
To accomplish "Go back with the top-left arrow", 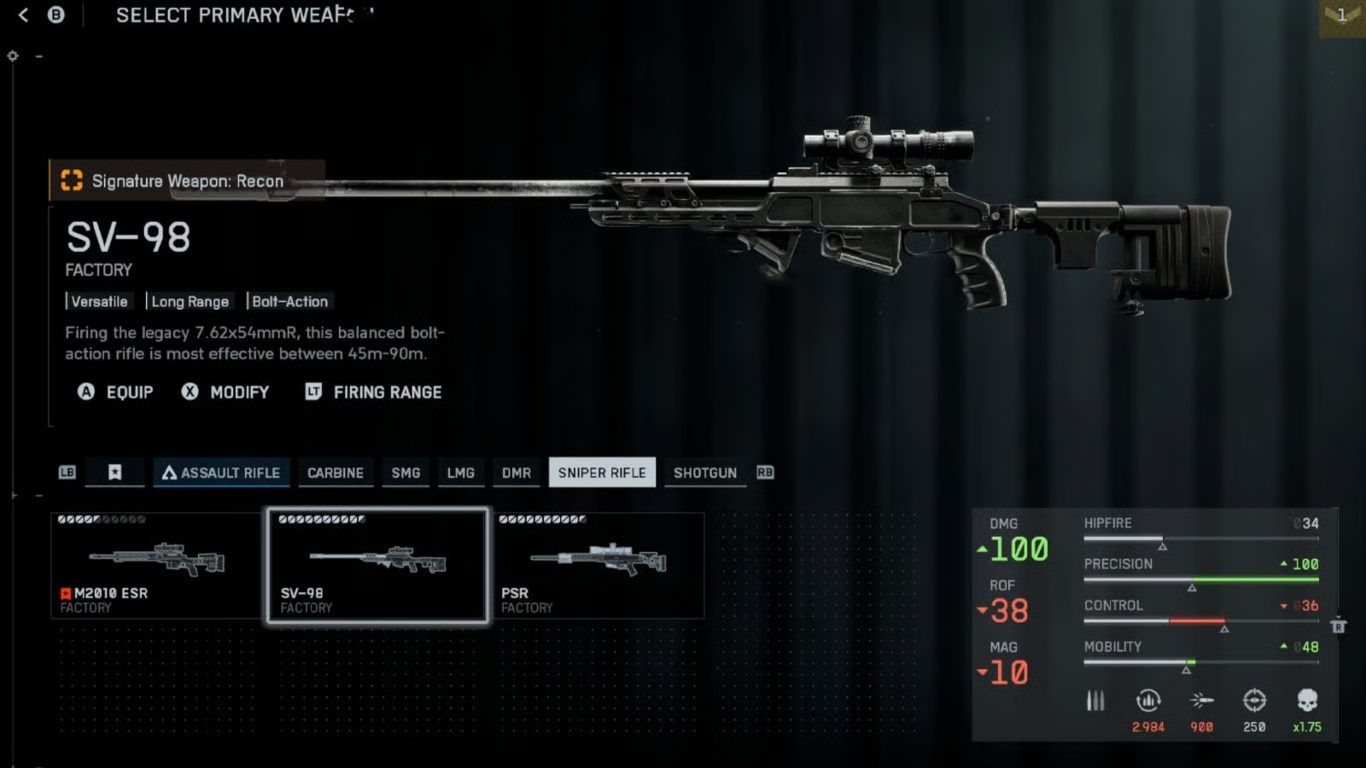I will [x=24, y=15].
